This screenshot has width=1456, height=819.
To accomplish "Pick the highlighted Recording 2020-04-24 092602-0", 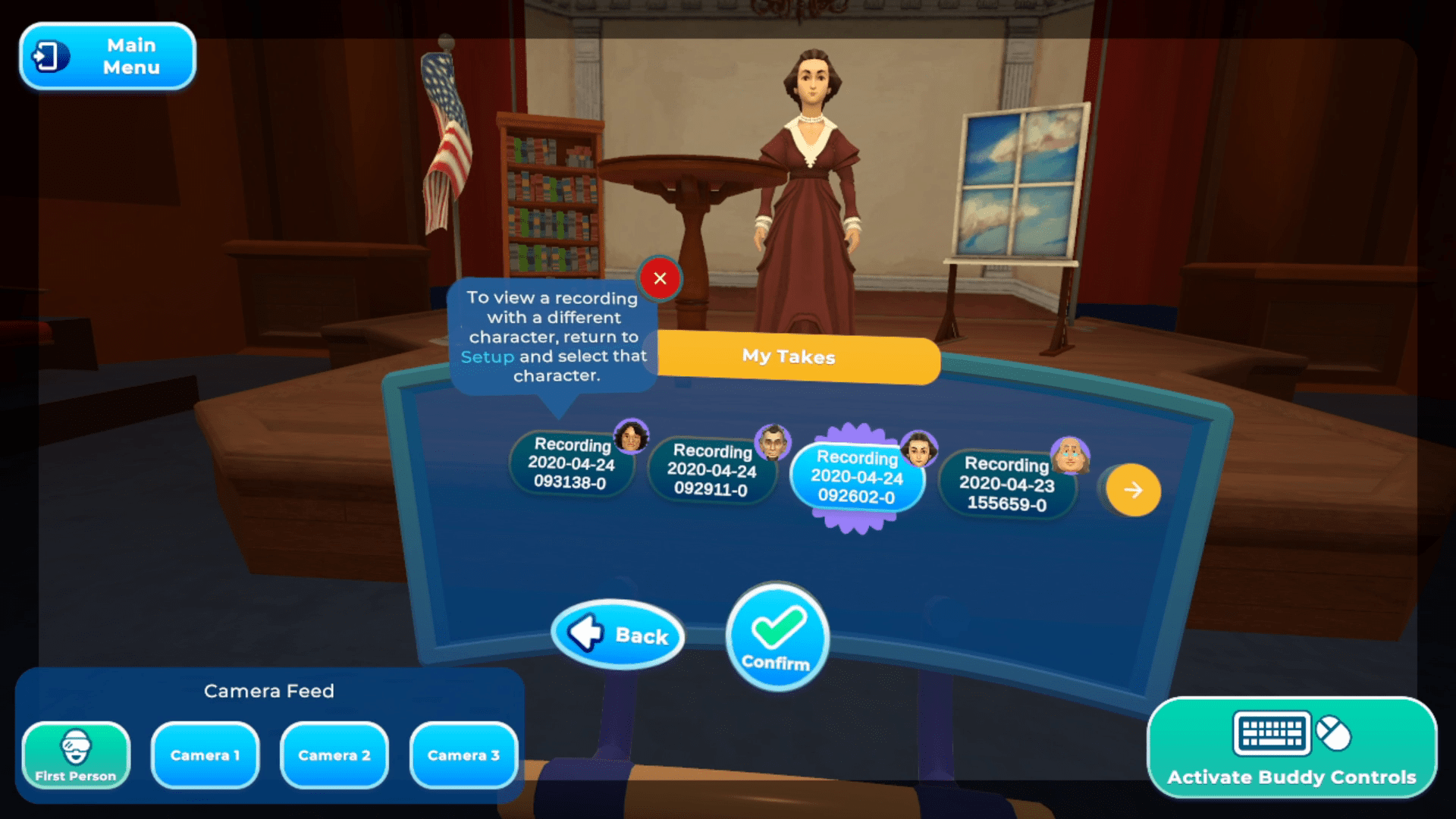I will [857, 478].
